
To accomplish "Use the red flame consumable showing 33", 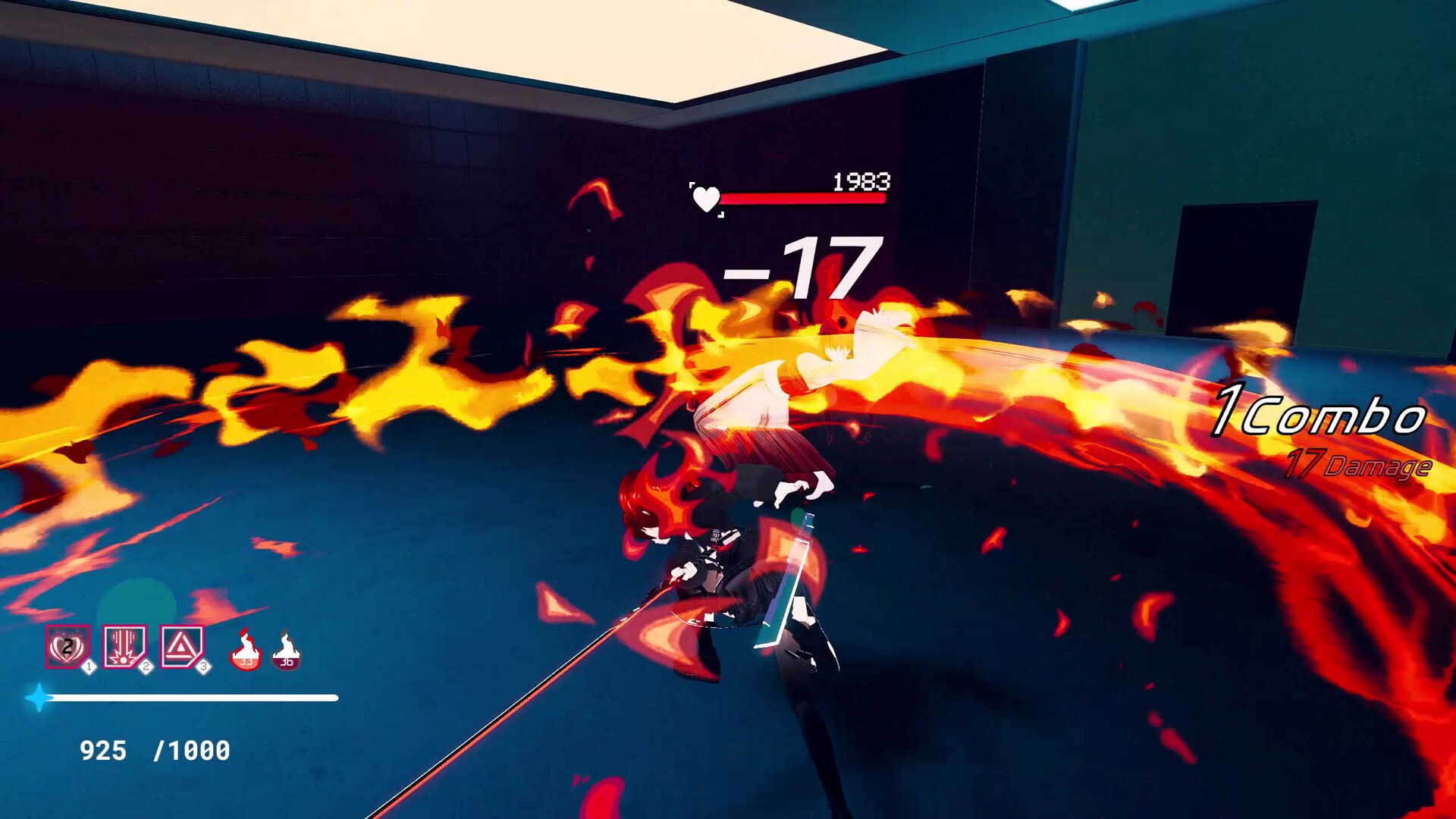I will [245, 649].
